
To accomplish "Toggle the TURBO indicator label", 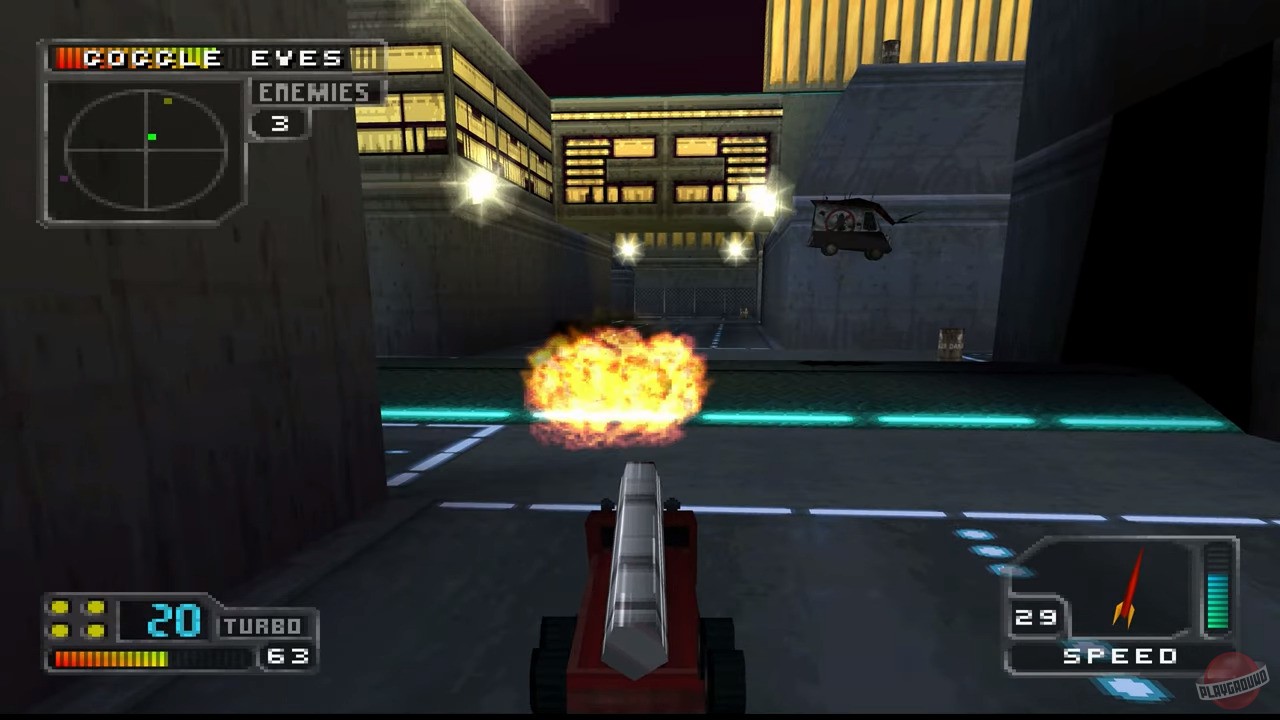I will click(x=262, y=625).
